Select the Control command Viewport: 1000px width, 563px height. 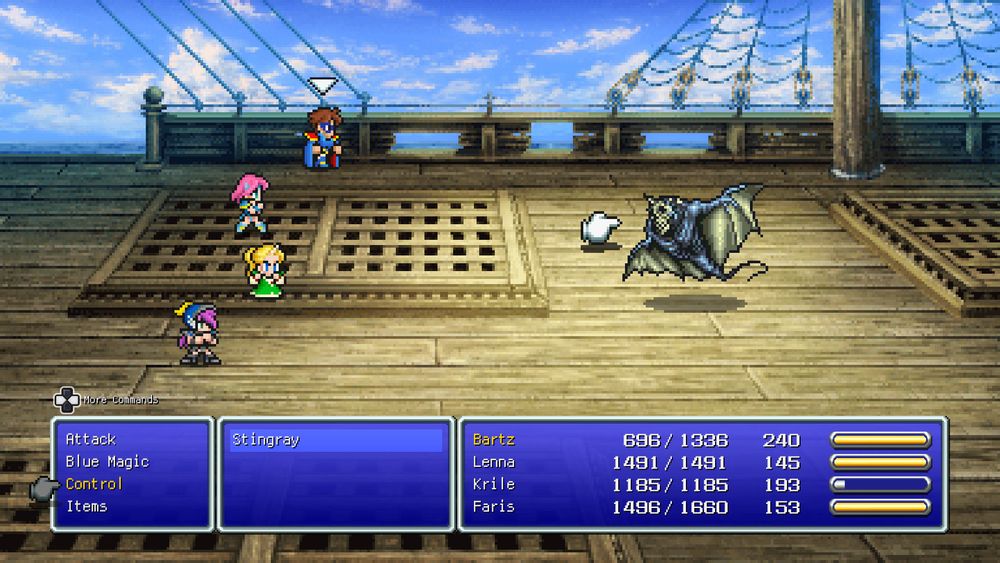coord(94,484)
